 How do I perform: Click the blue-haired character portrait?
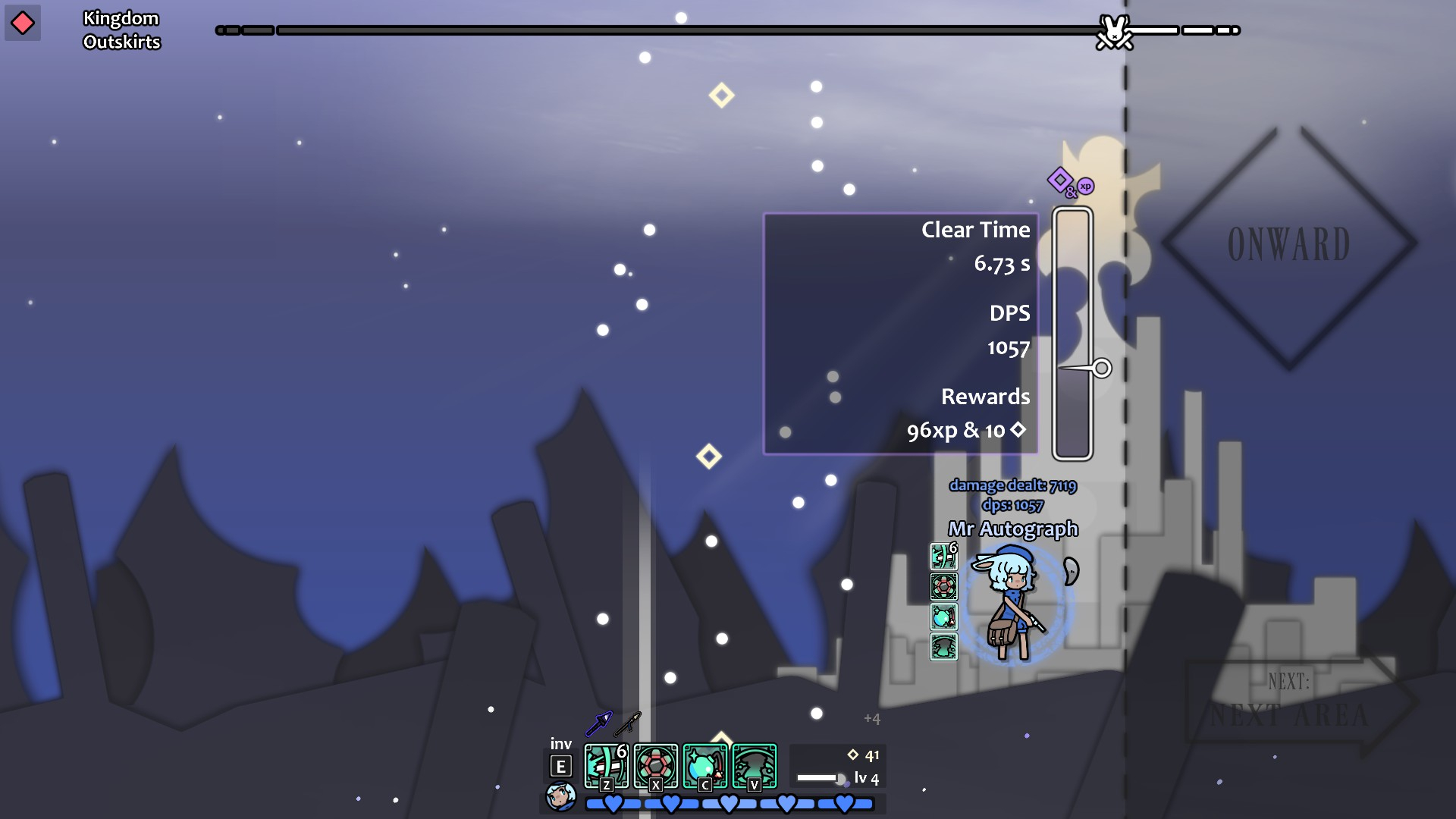(561, 796)
